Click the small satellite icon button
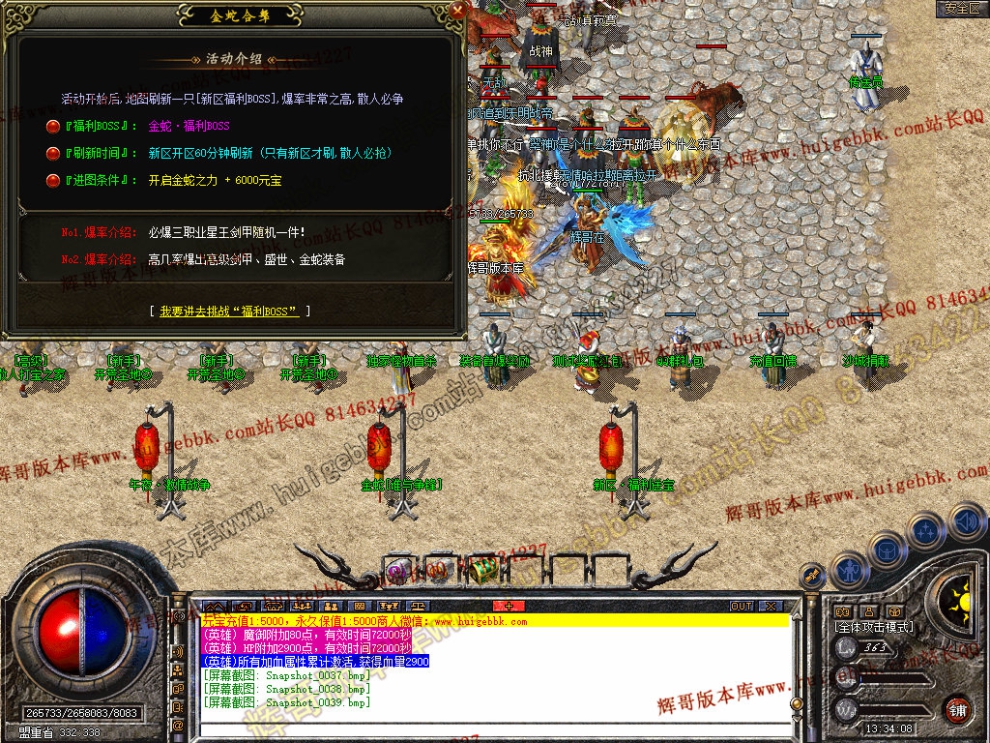 tap(811, 576)
